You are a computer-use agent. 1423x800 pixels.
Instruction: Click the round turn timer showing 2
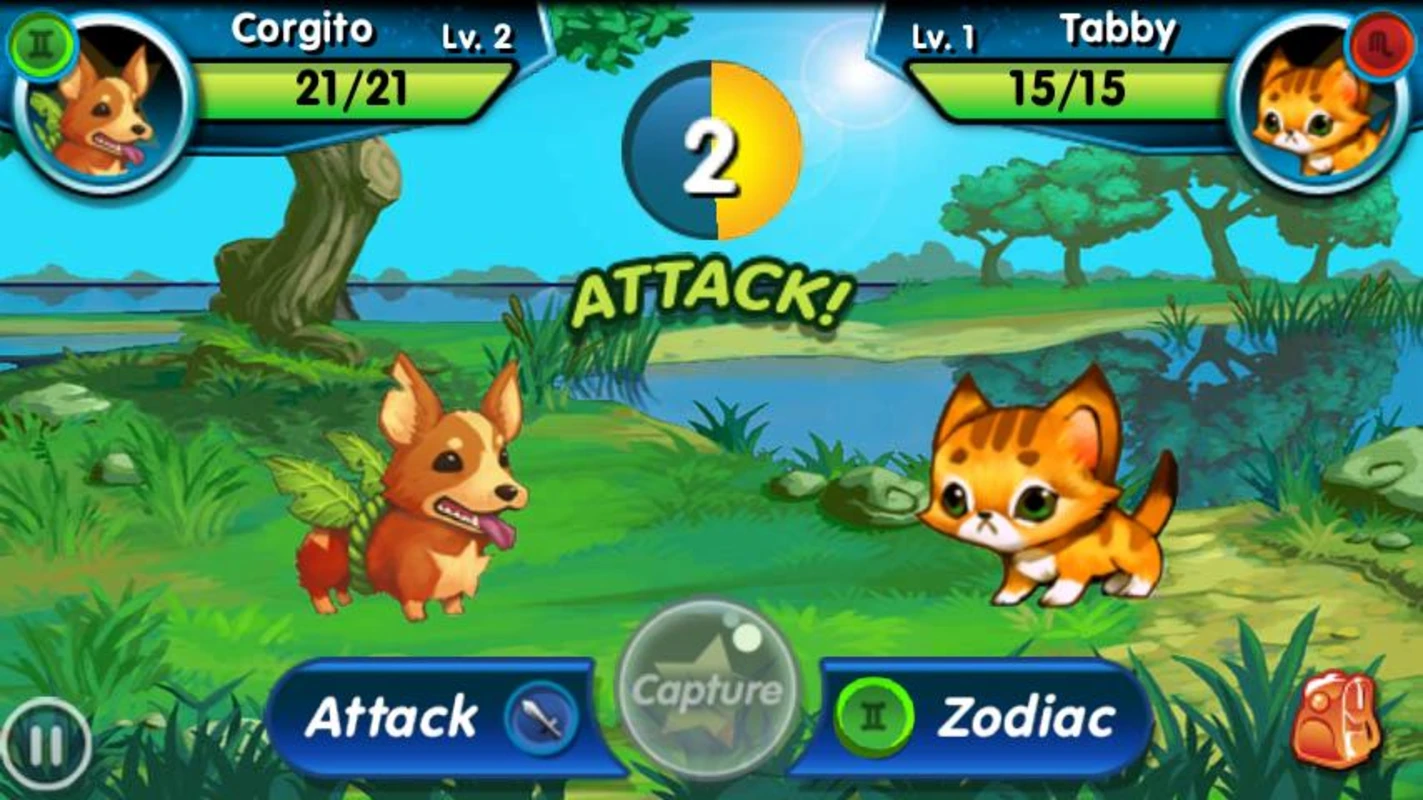click(713, 142)
